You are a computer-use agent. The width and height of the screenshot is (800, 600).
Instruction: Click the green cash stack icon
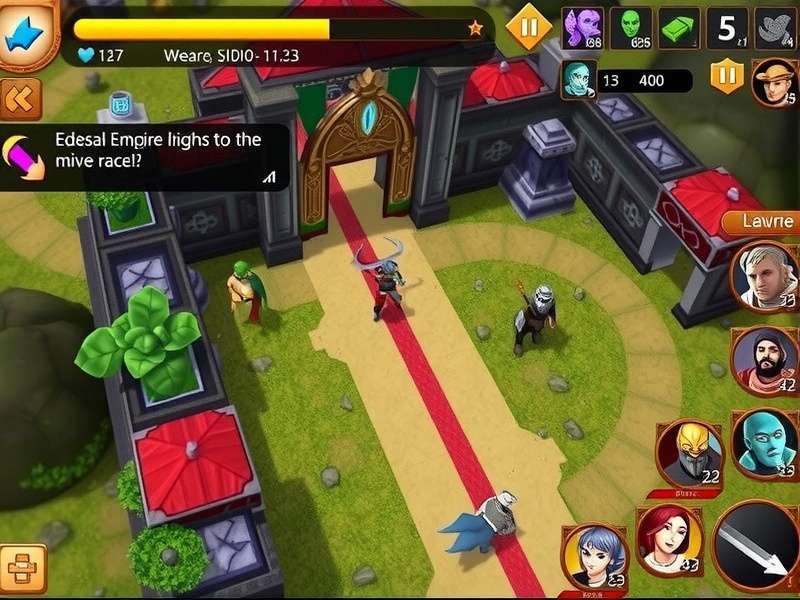[681, 28]
